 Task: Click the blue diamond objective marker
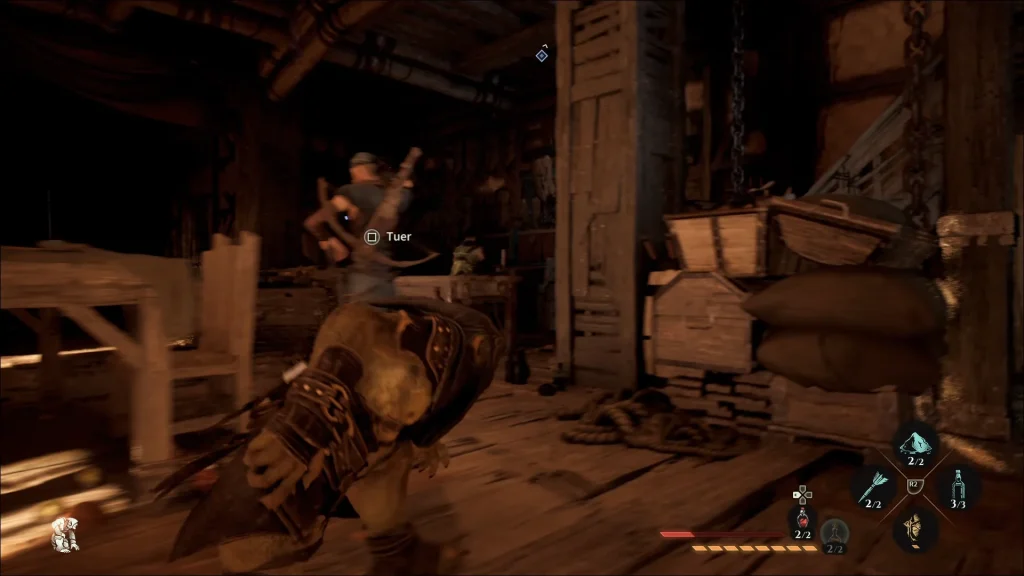coord(541,55)
